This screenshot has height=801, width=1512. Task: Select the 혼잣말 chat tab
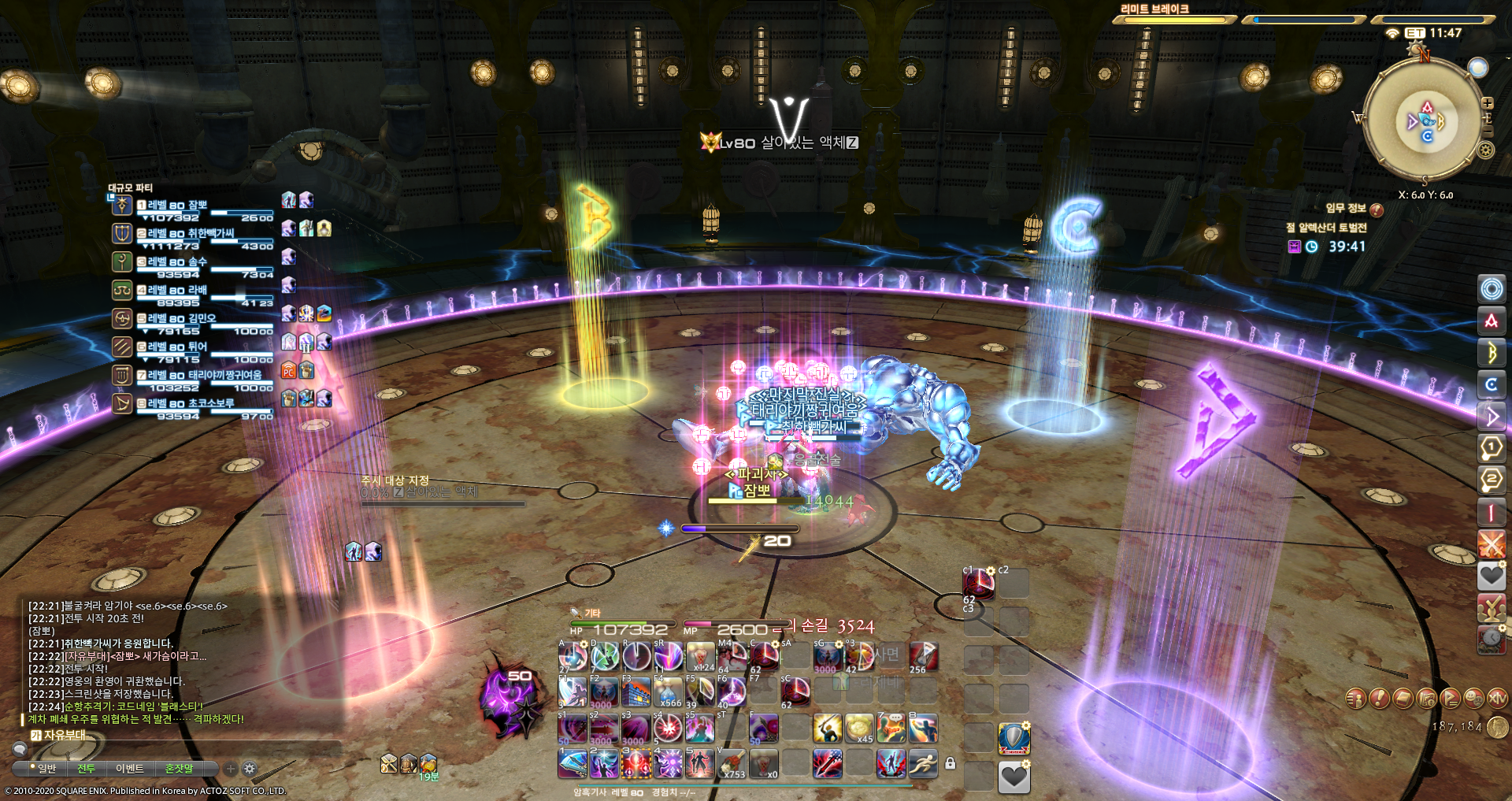click(179, 768)
